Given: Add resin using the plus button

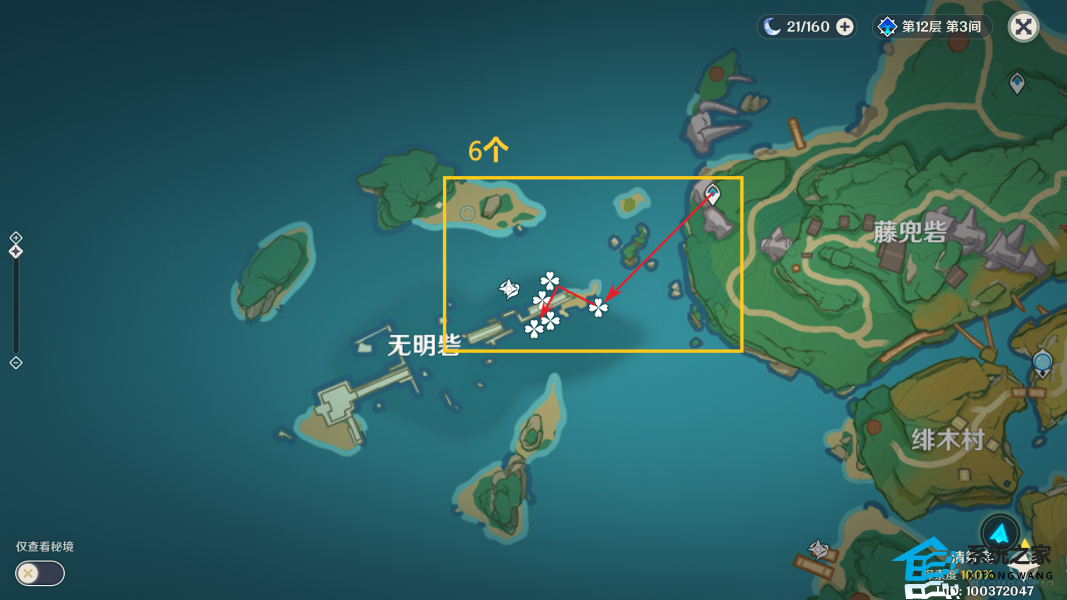Looking at the screenshot, I should 845,27.
